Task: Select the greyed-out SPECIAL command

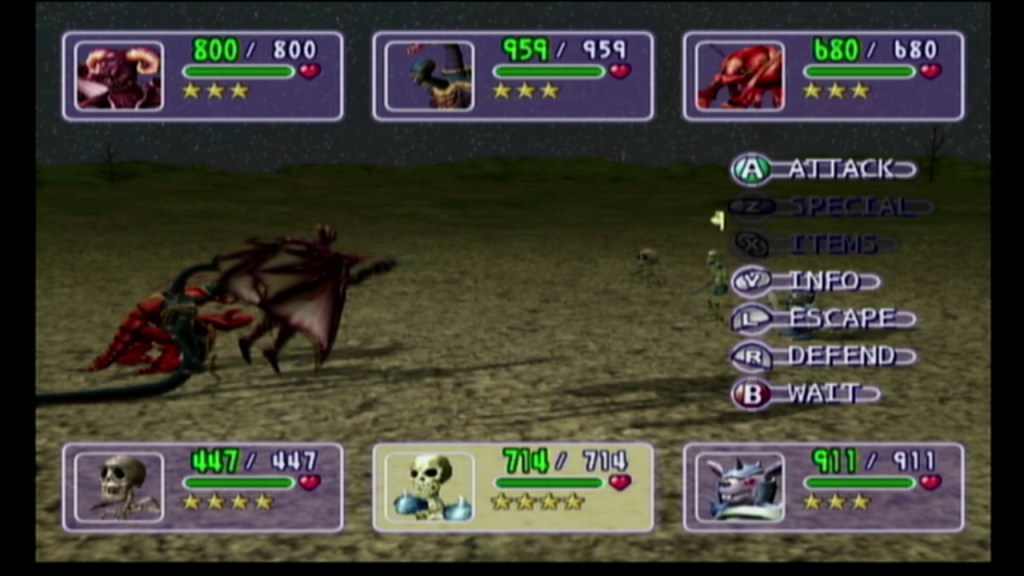Action: tap(832, 207)
